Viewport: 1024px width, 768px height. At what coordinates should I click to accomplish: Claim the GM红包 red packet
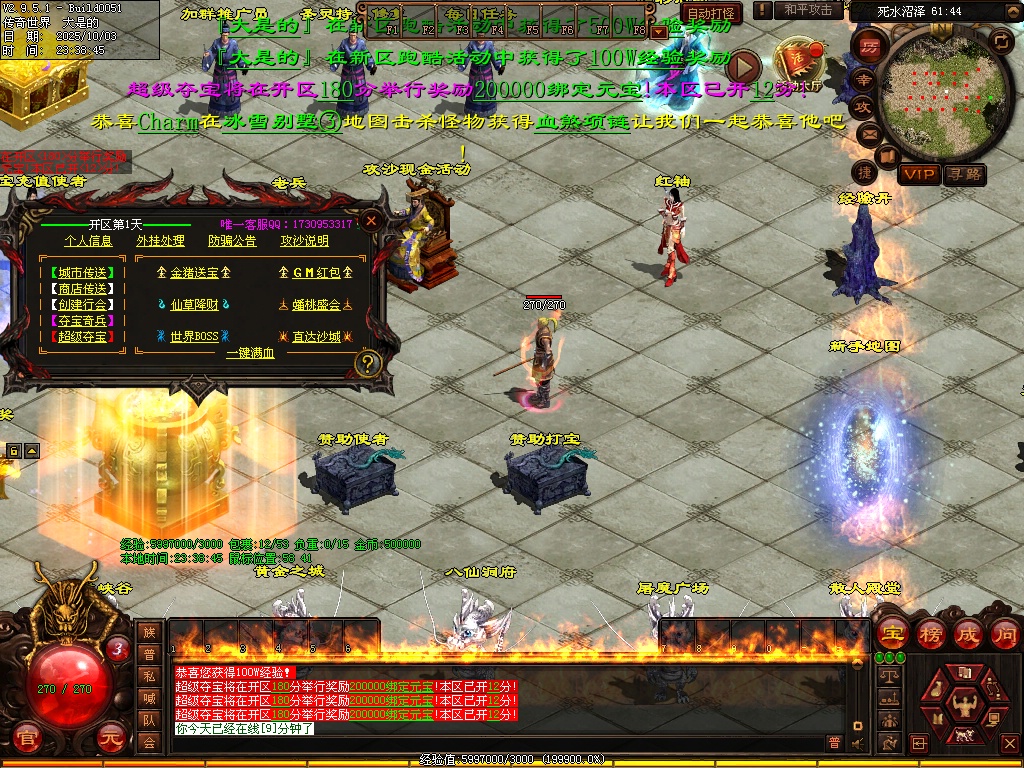(x=316, y=272)
